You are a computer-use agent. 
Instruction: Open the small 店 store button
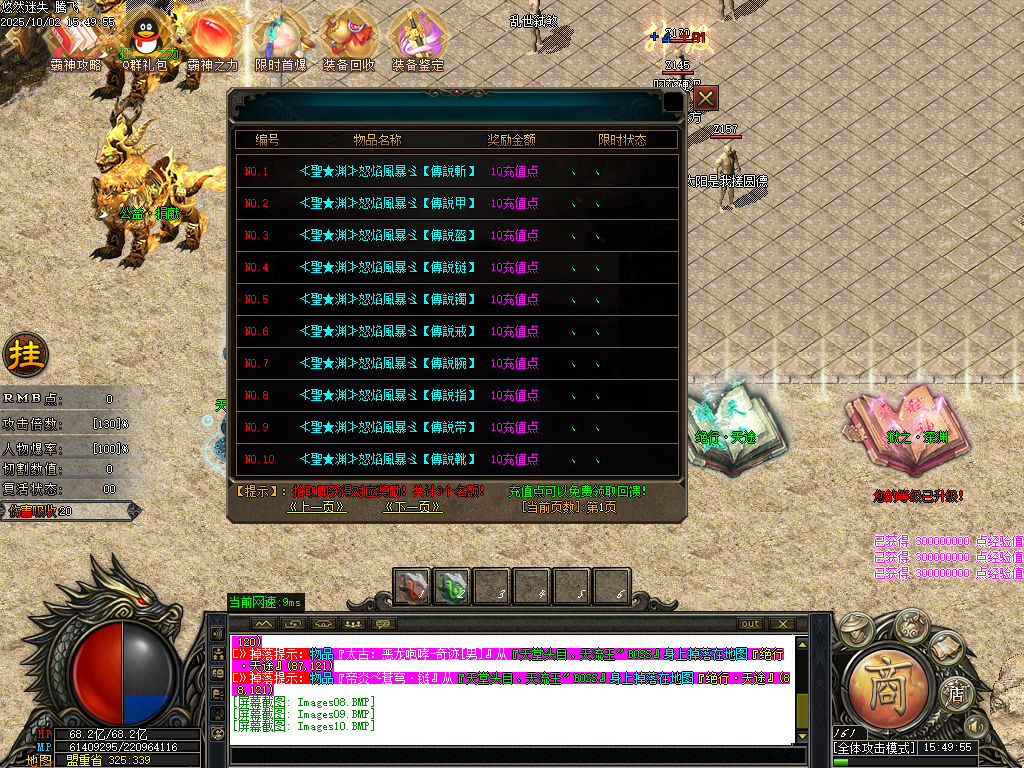pos(956,692)
